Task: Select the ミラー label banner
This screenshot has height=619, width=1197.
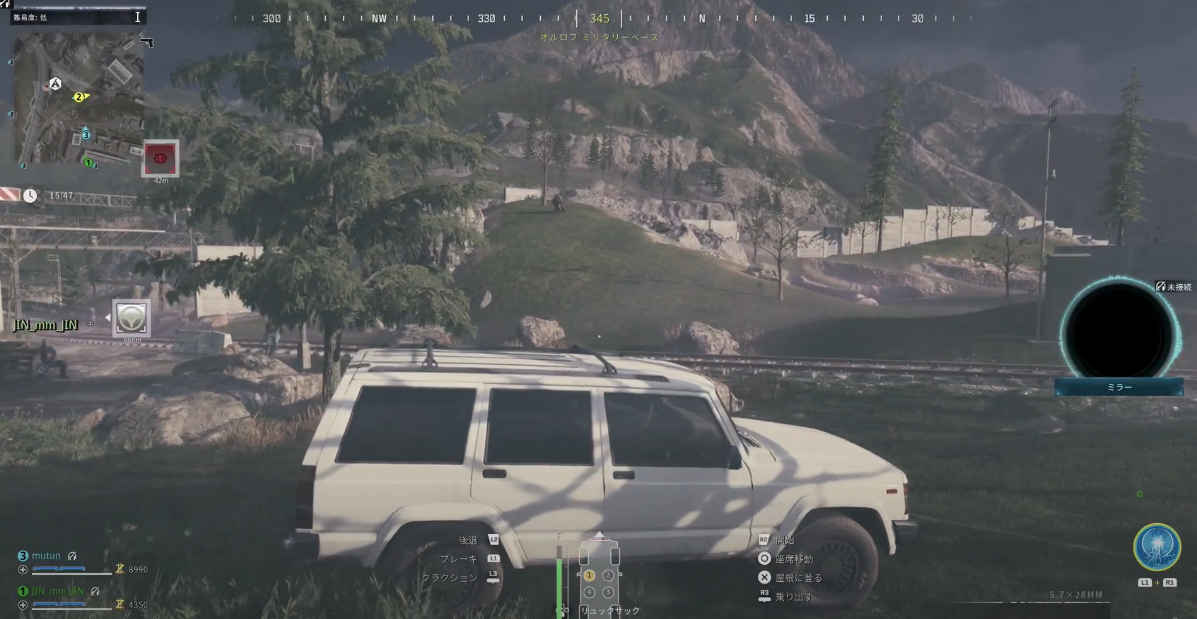Action: coord(1118,387)
